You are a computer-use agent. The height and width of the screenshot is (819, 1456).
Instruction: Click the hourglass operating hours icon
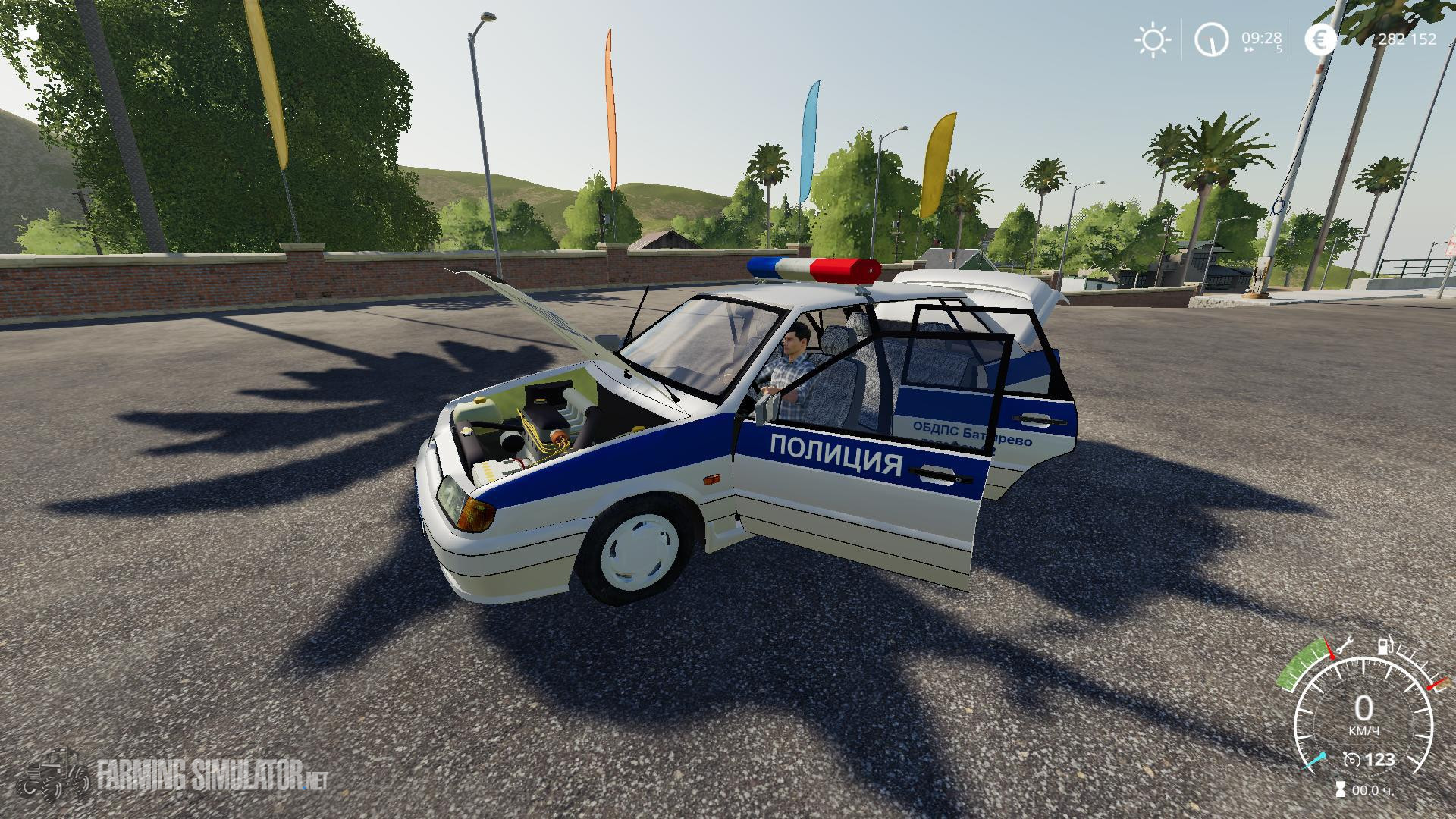(1341, 789)
